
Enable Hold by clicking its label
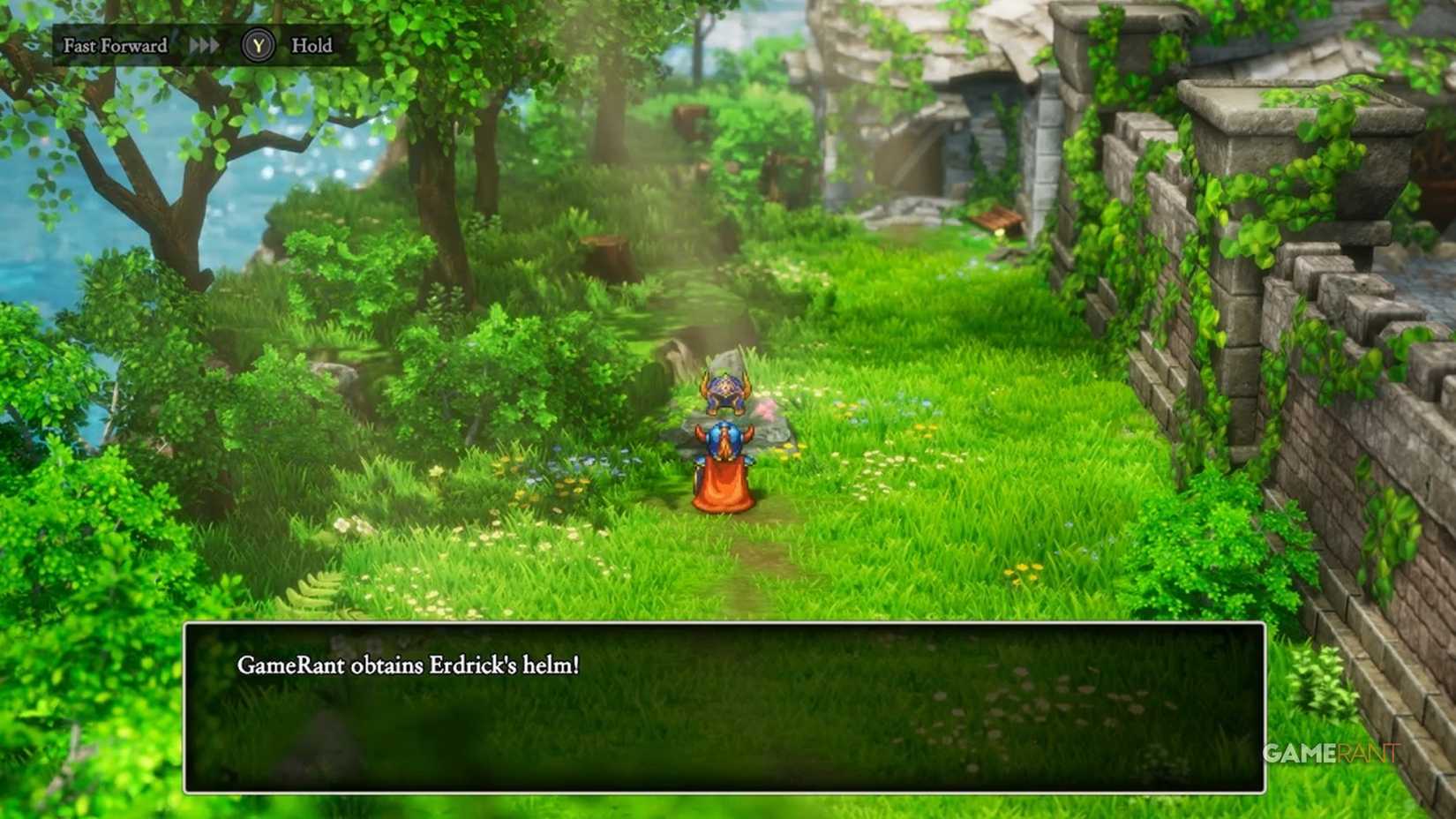(x=311, y=45)
